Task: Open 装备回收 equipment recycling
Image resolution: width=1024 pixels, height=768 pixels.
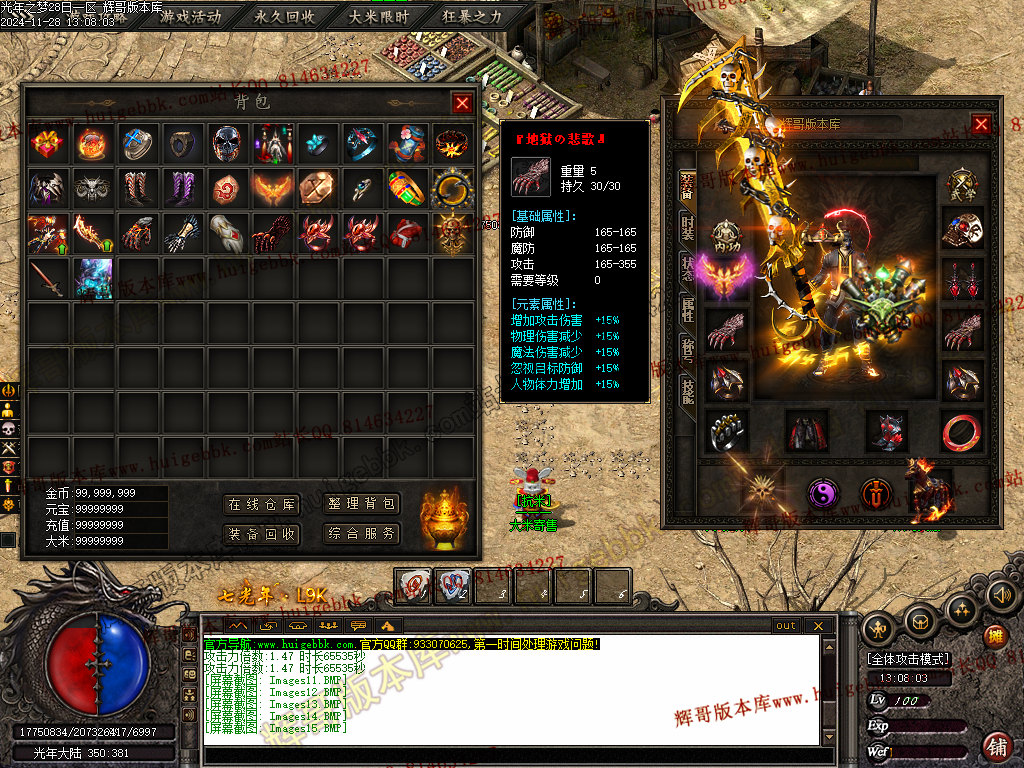Action: tap(261, 534)
